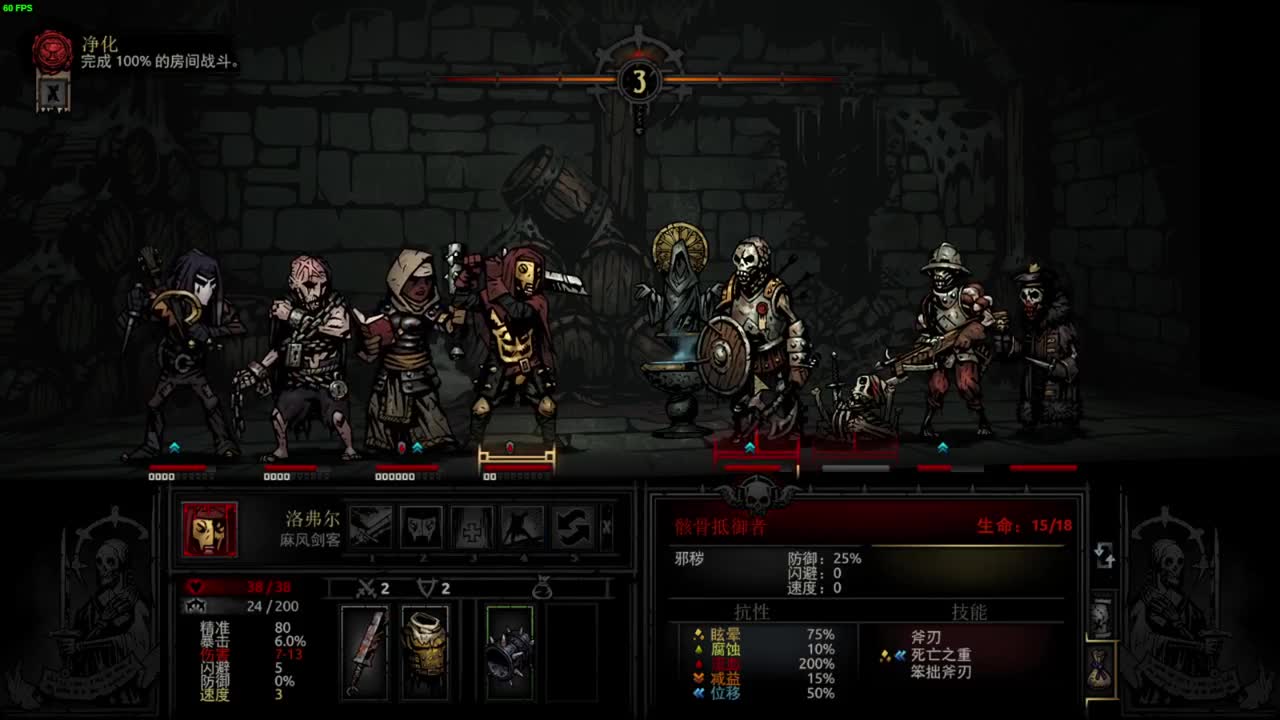This screenshot has width=1280, height=720.
Task: Select the swap-position arrows skill
Action: 573,527
